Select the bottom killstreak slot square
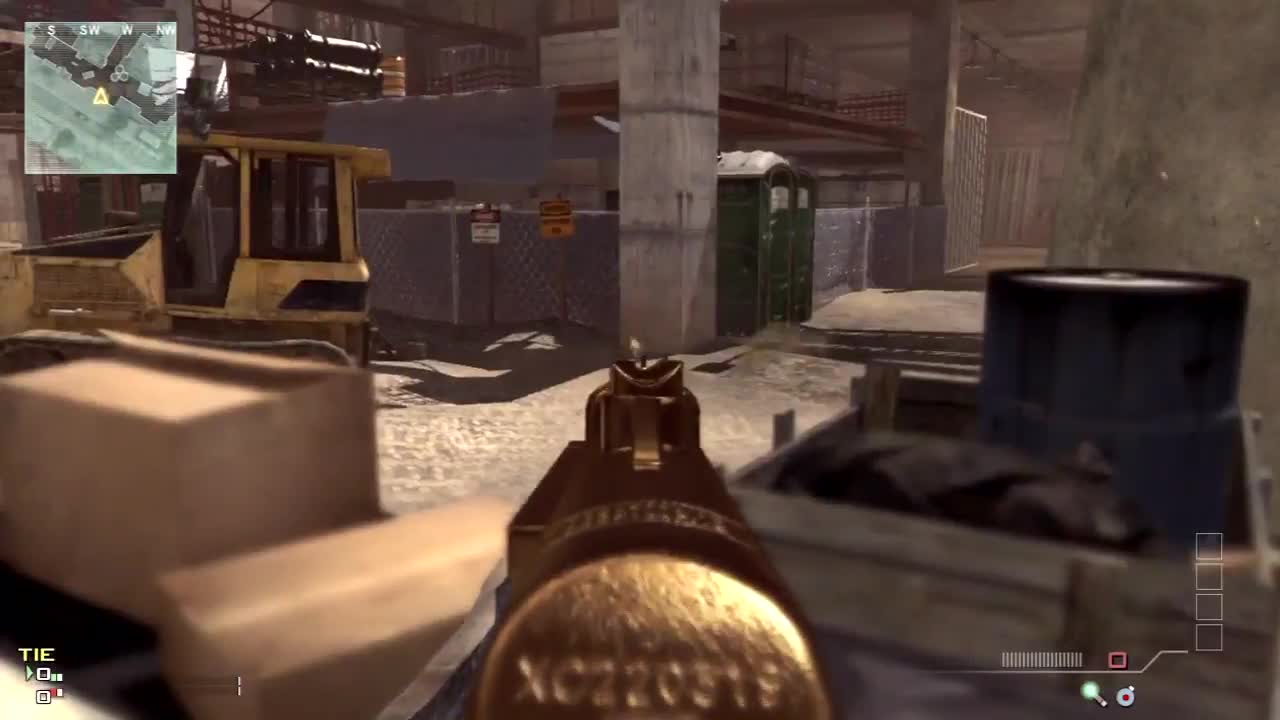 coord(1209,638)
